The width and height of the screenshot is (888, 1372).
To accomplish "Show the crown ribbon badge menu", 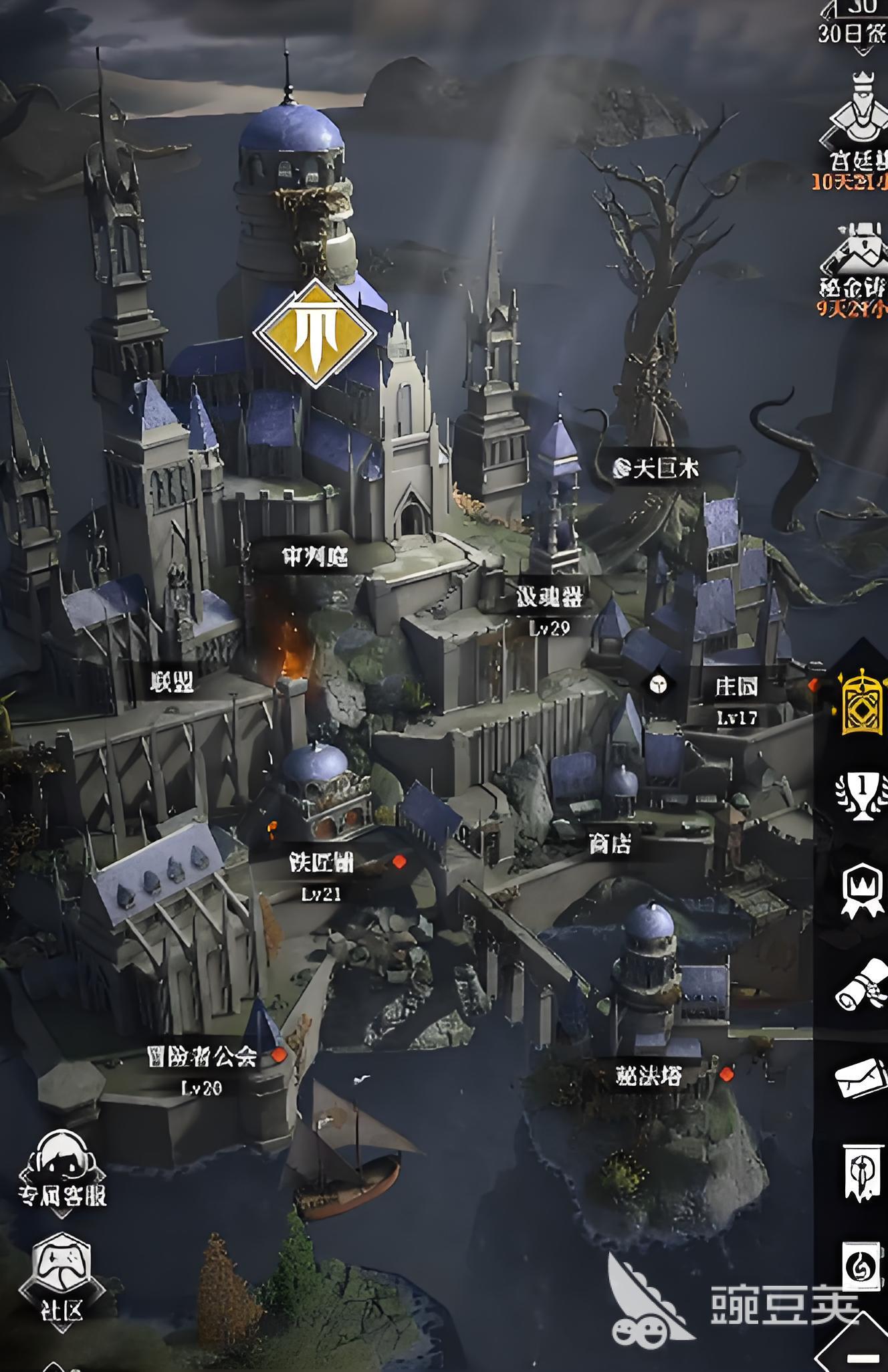I will 862,890.
